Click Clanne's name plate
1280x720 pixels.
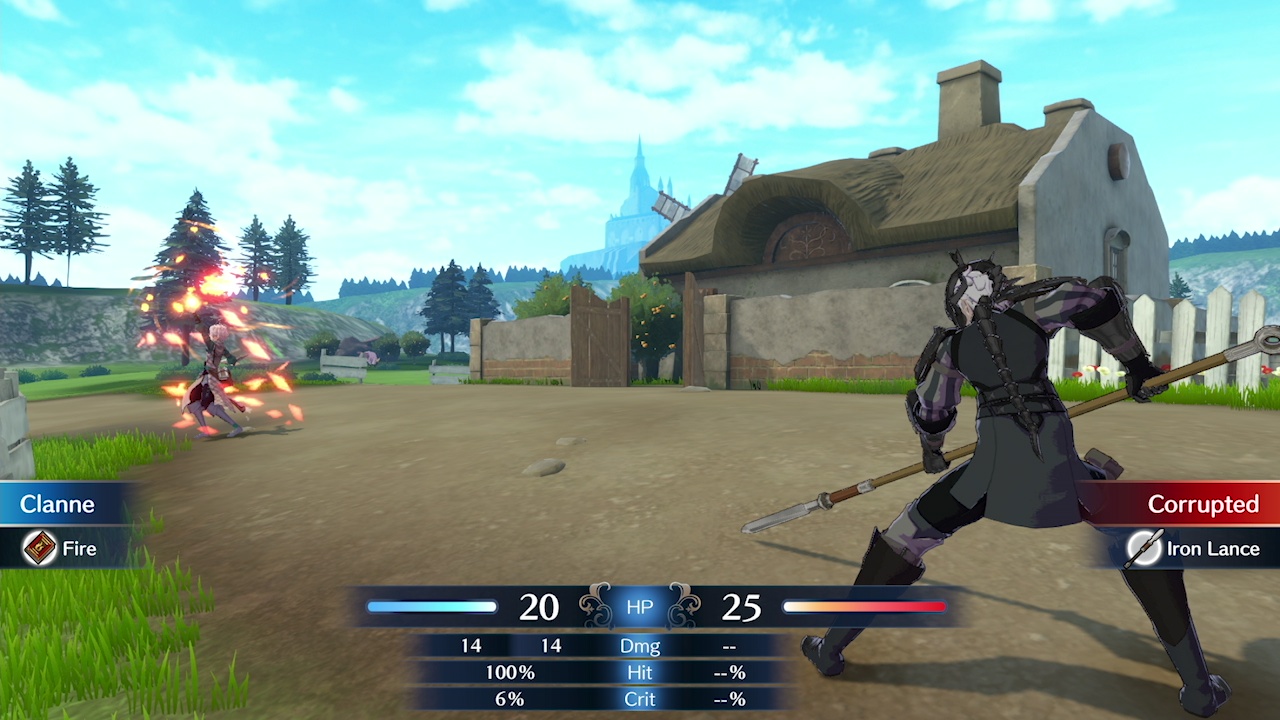[x=60, y=504]
